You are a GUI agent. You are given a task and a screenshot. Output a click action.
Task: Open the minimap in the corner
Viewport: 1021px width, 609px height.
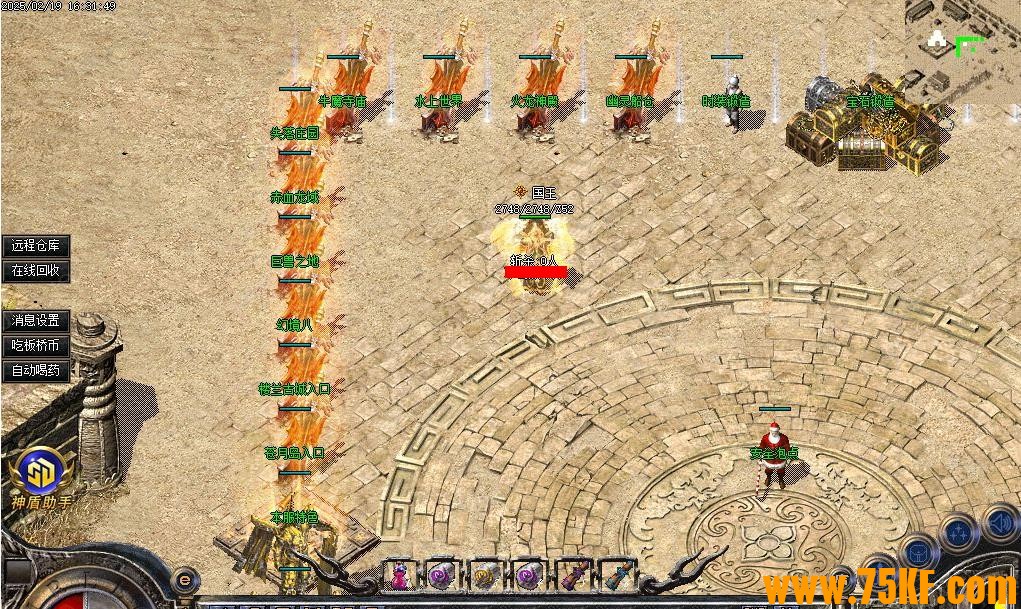pos(962,48)
